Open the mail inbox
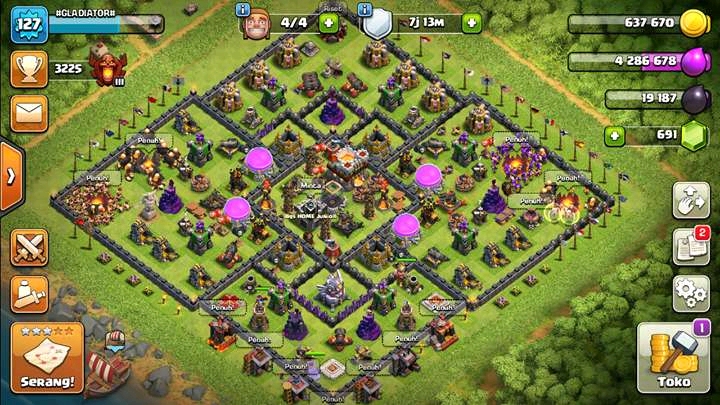This screenshot has height=405, width=720. click(29, 112)
